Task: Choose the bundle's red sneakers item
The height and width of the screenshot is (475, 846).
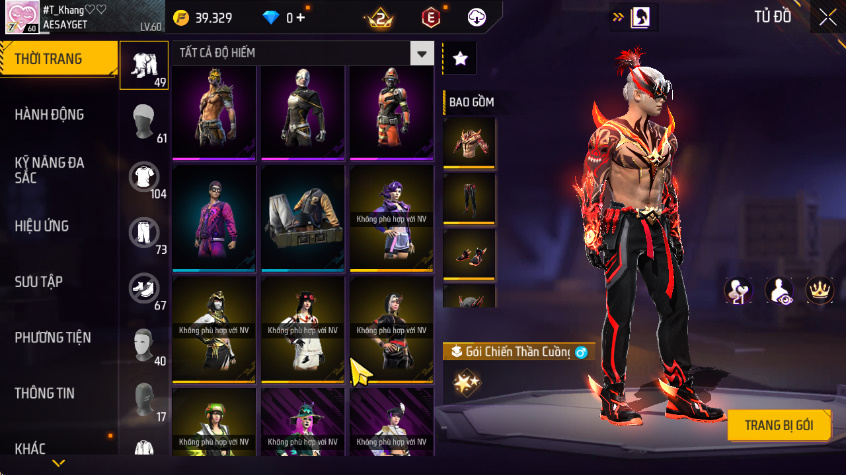Action: [469, 253]
